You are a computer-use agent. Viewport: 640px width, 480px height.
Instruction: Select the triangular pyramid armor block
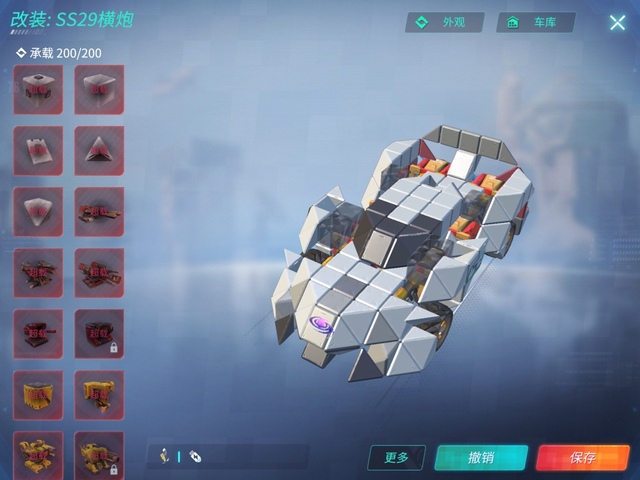coord(99,151)
